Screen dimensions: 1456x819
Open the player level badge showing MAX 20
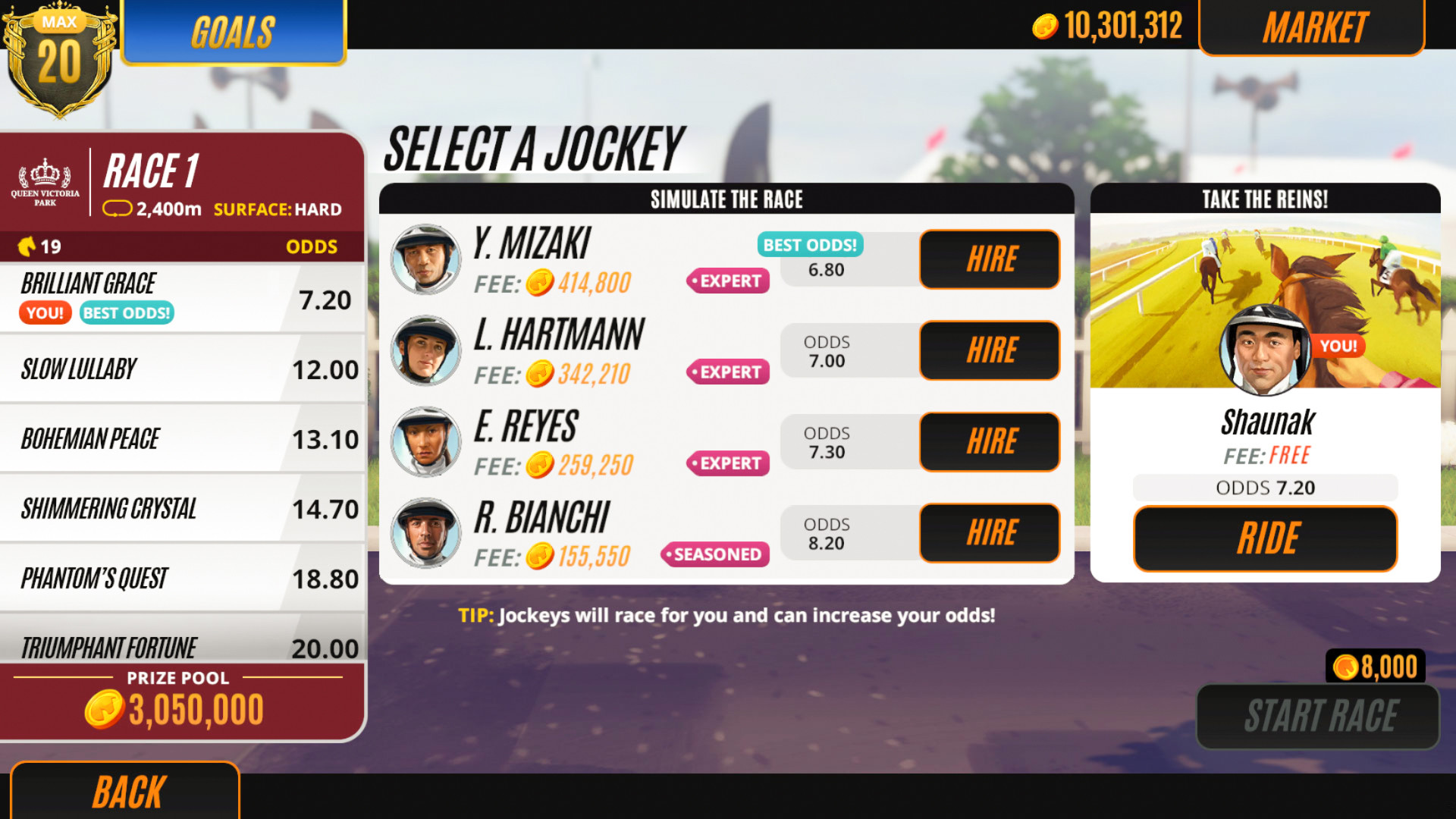point(61,53)
